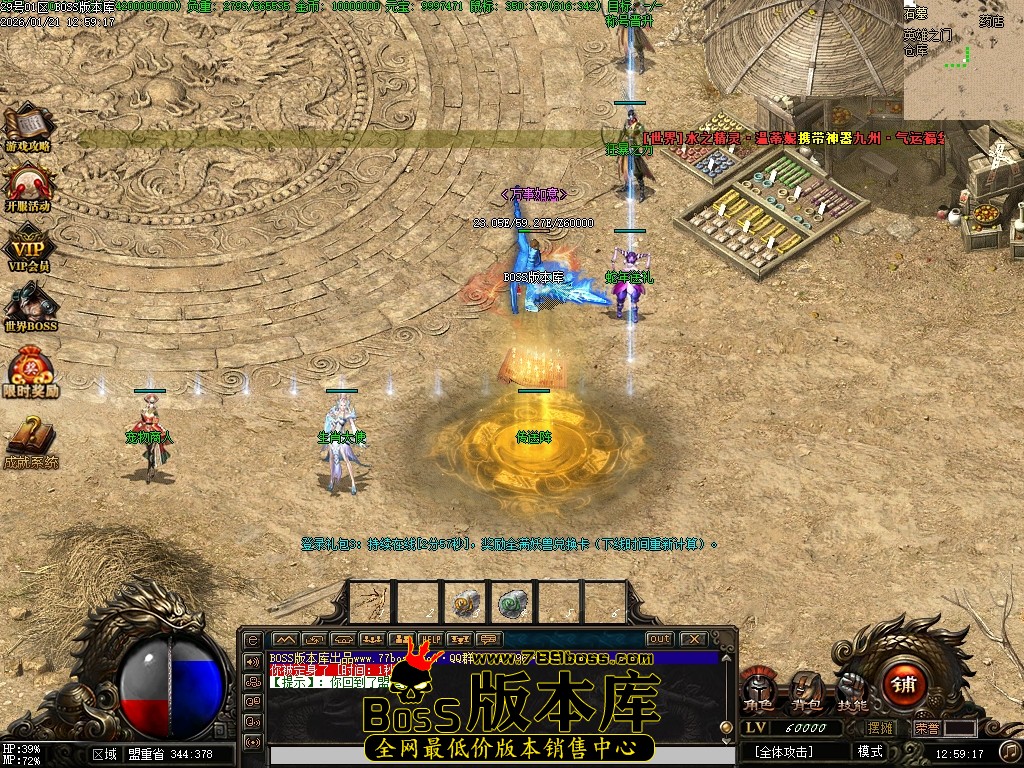Toggle the 模式 attack mode button
Screen dimensions: 1024x768
[x=871, y=752]
